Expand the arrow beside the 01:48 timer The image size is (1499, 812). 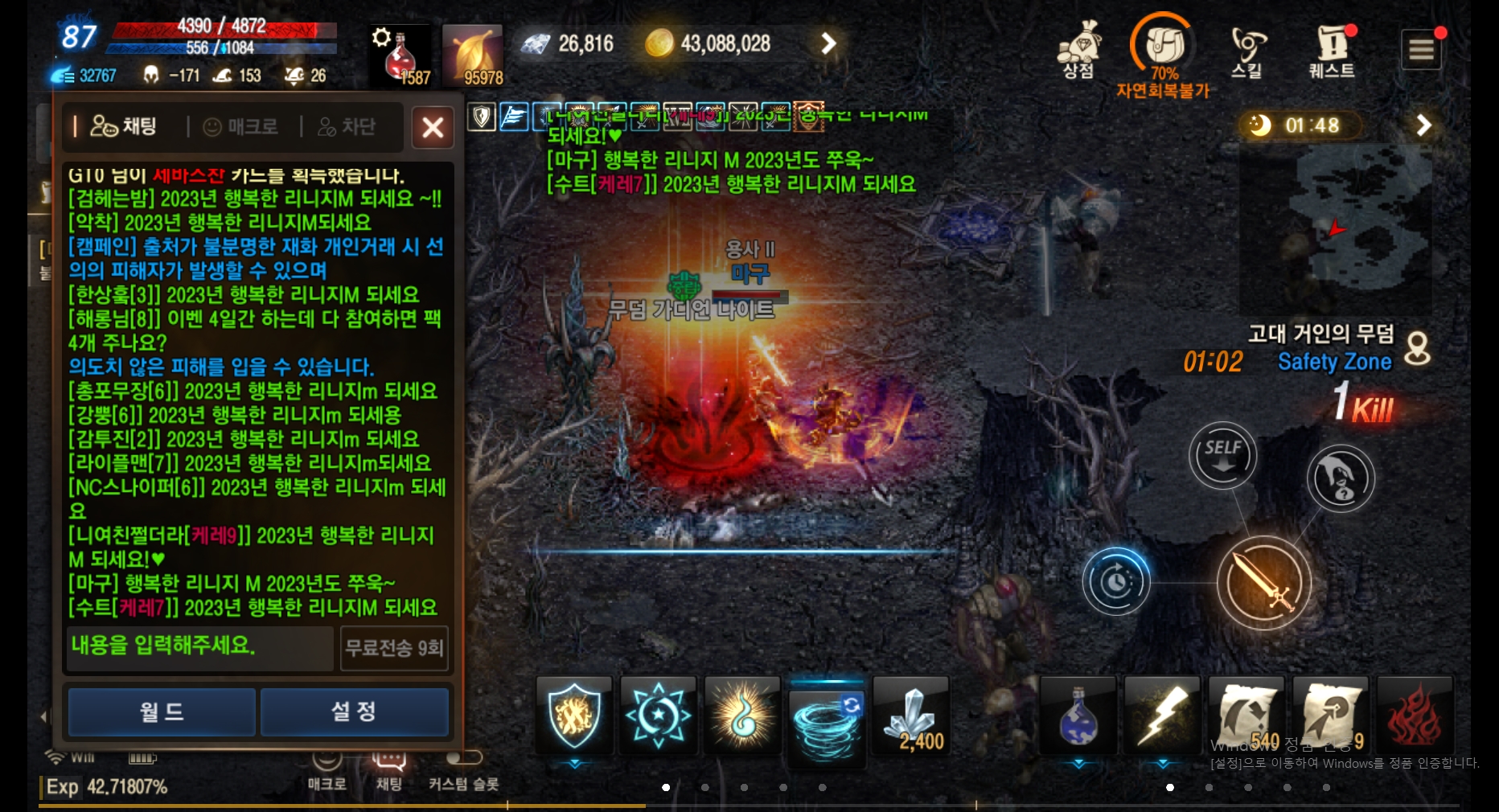coord(1423,125)
